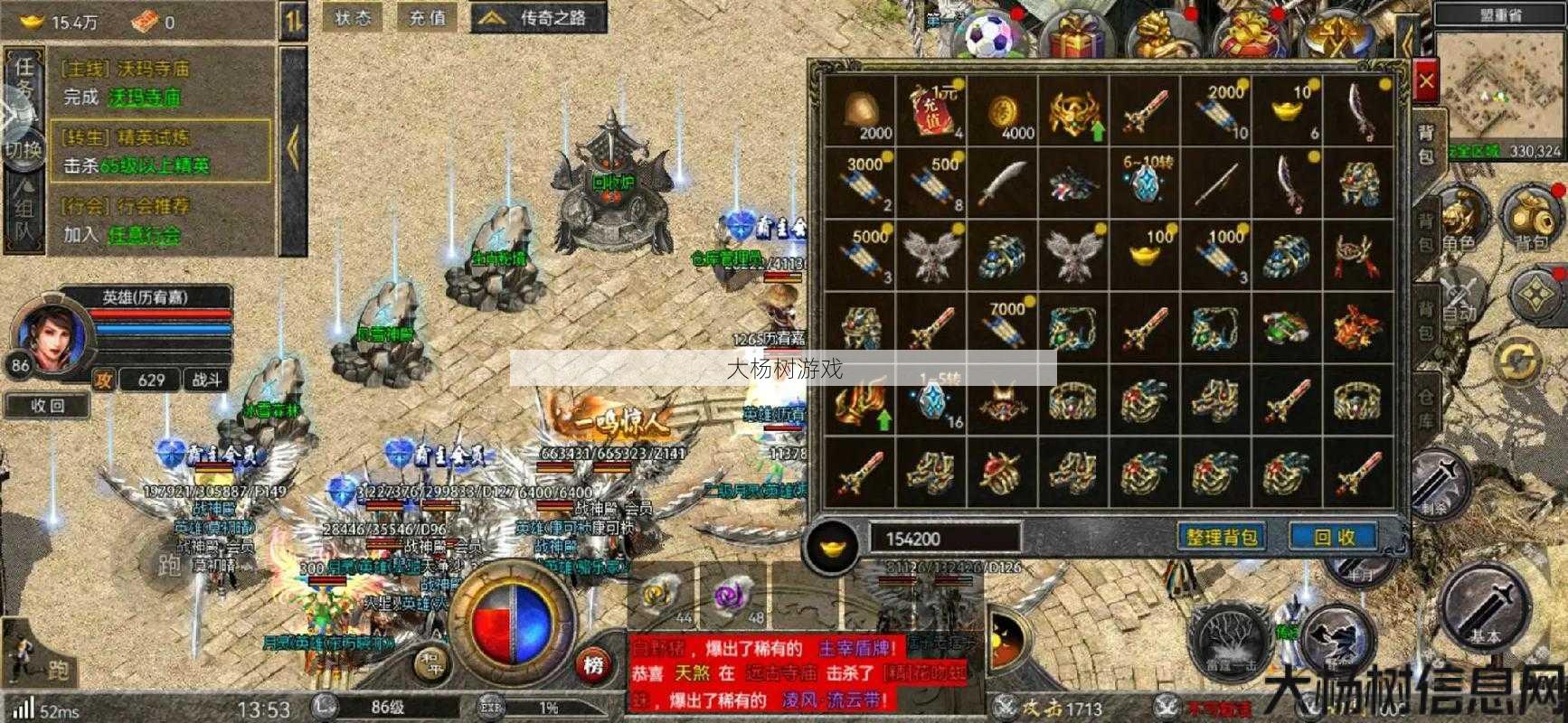The height and width of the screenshot is (723, 1568).
Task: Click the 榜 ranking button
Action: pos(592,666)
